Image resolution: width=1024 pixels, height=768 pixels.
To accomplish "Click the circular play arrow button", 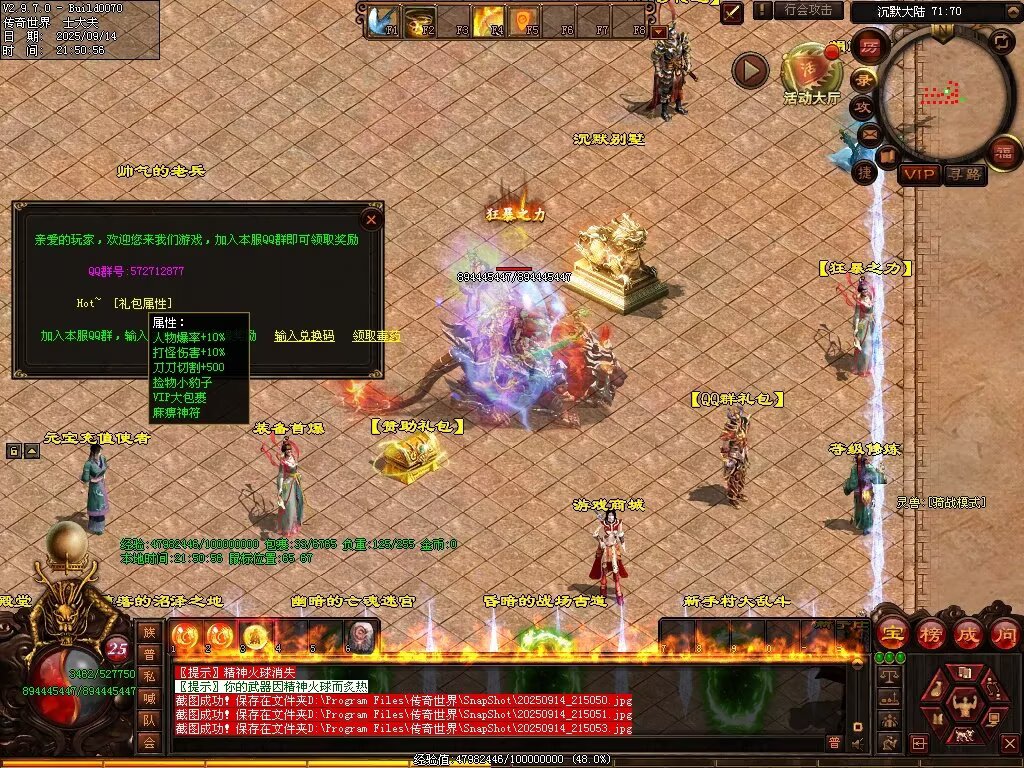I will pyautogui.click(x=750, y=70).
